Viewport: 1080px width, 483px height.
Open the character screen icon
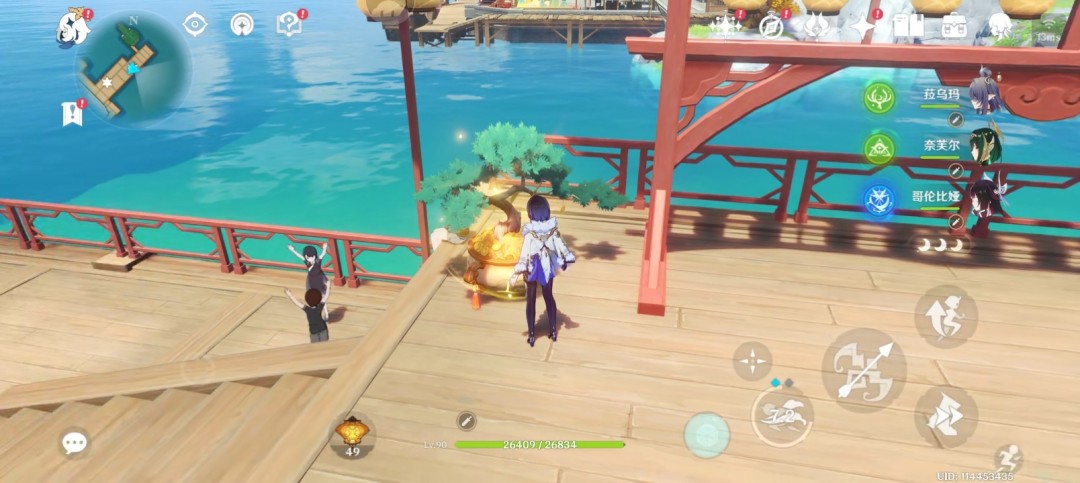click(x=1000, y=26)
